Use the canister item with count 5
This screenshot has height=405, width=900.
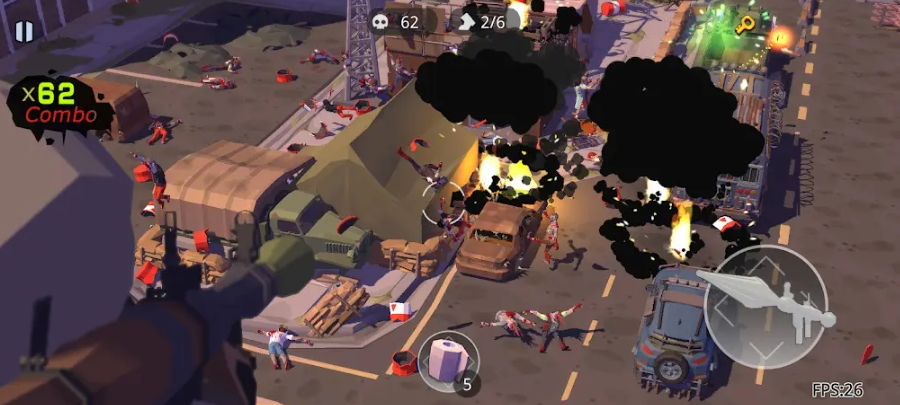[x=448, y=361]
